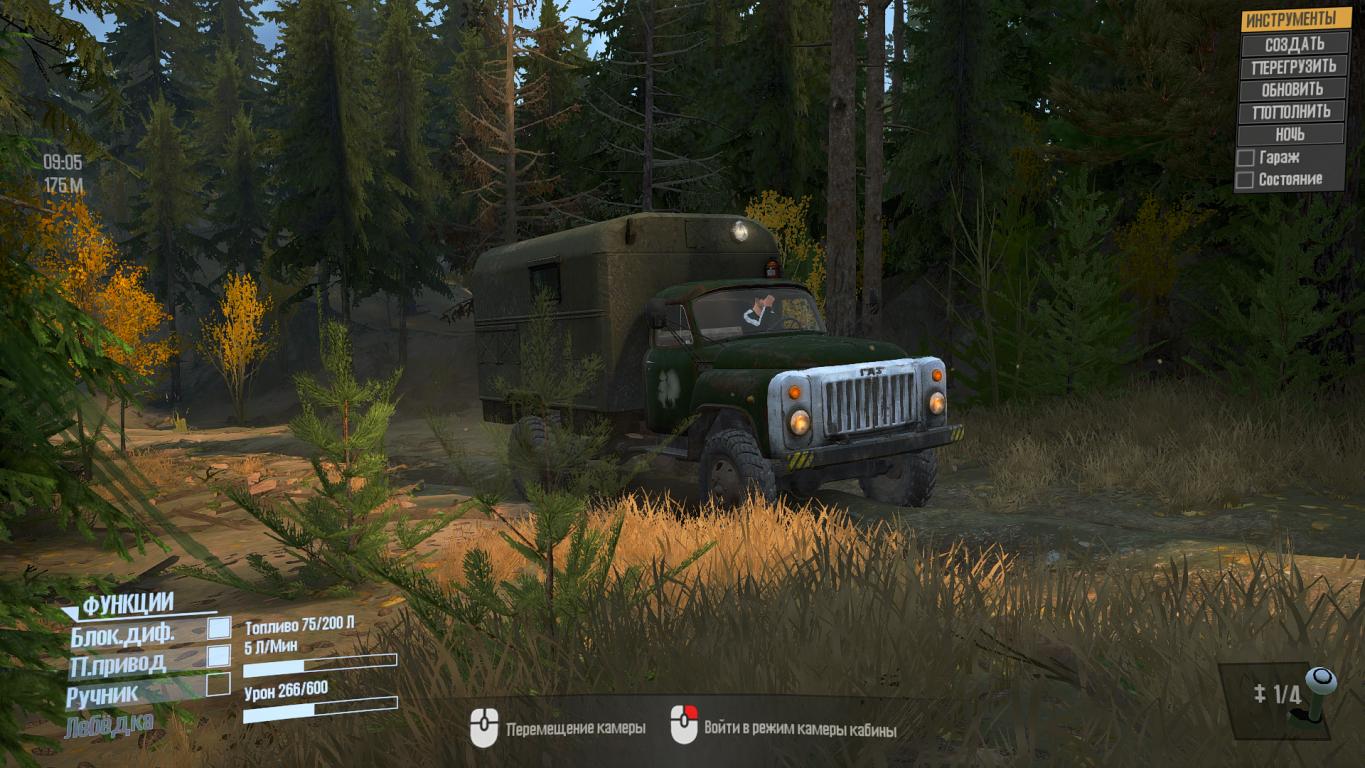The image size is (1365, 768).
Task: Toggle the Блок.диф. differential lock checkbox
Action: coord(218,628)
